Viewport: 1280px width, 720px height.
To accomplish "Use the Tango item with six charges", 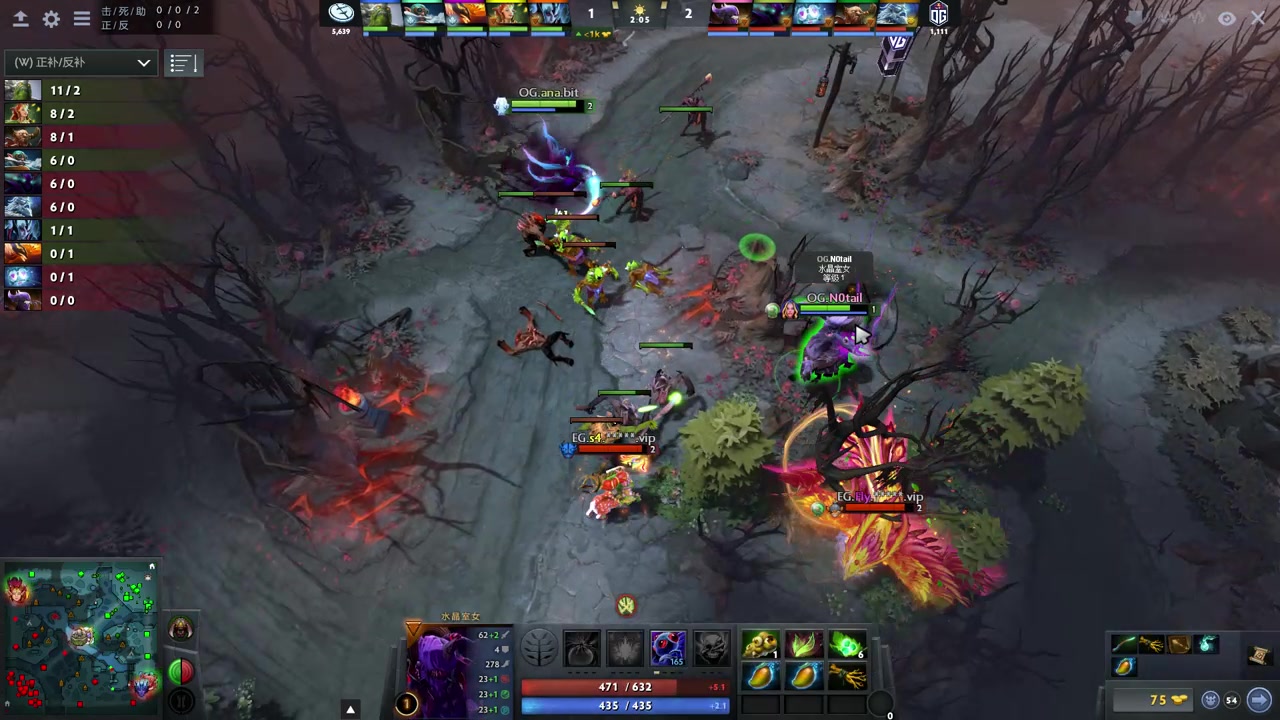I will point(847,645).
